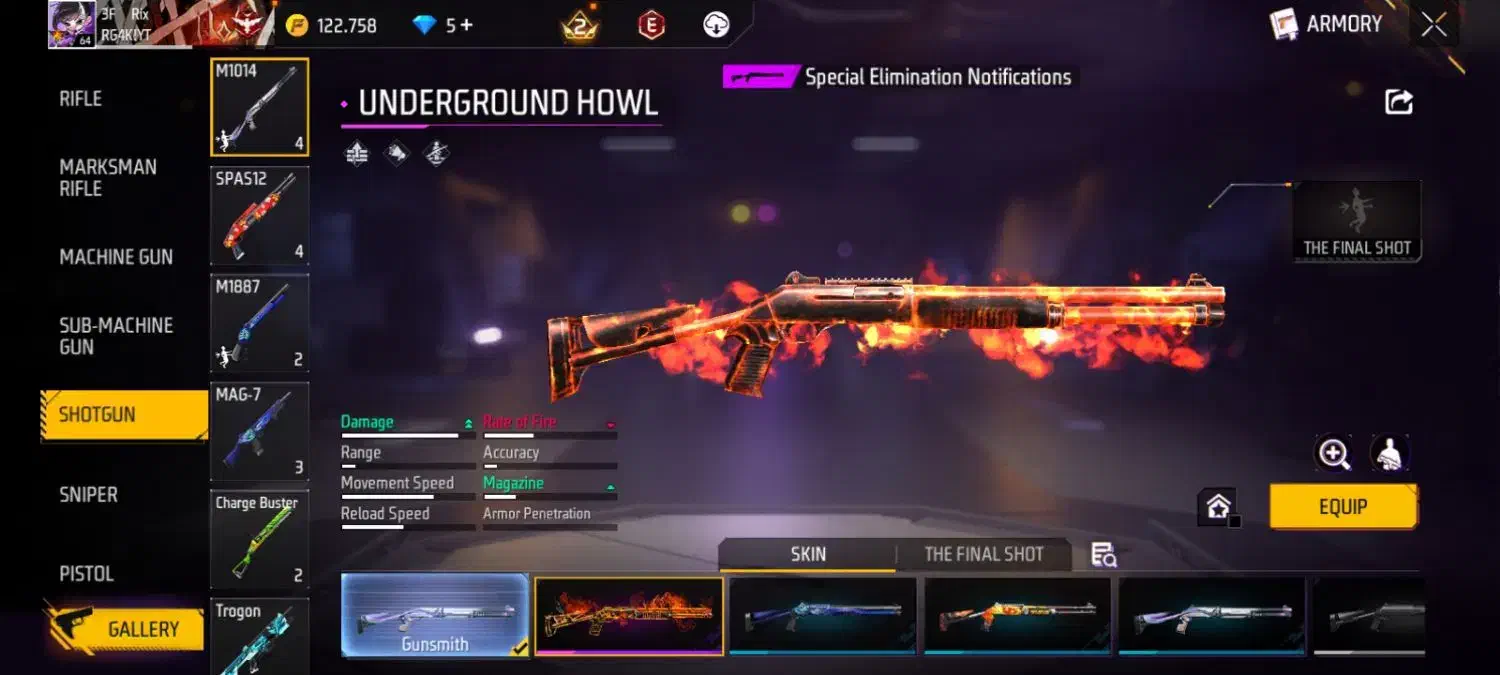Viewport: 1500px width, 675px height.
Task: Switch to the Pistol category
Action: tap(86, 573)
